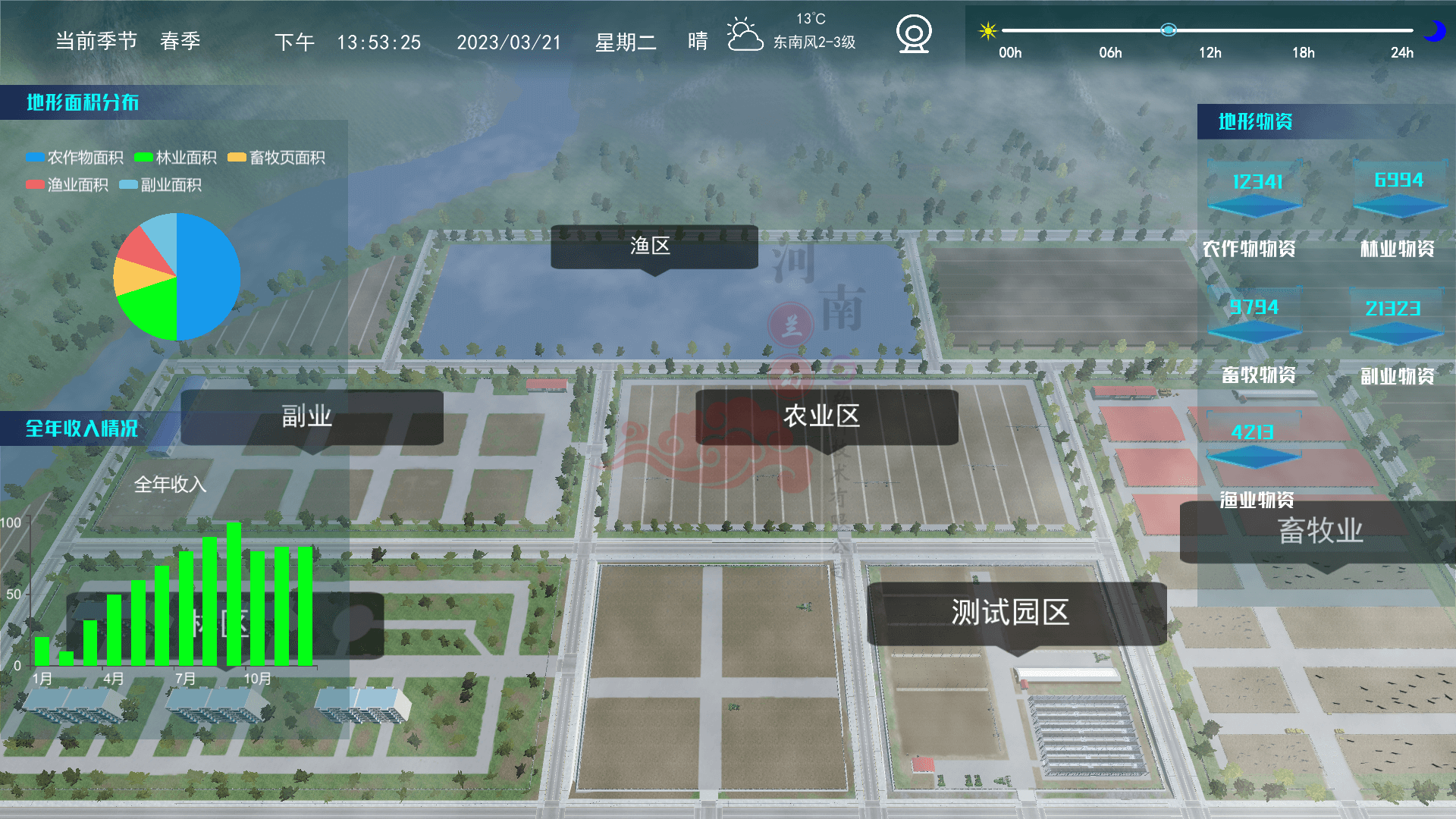
Task: Open the camera monitoring icon in top bar
Action: point(913,33)
